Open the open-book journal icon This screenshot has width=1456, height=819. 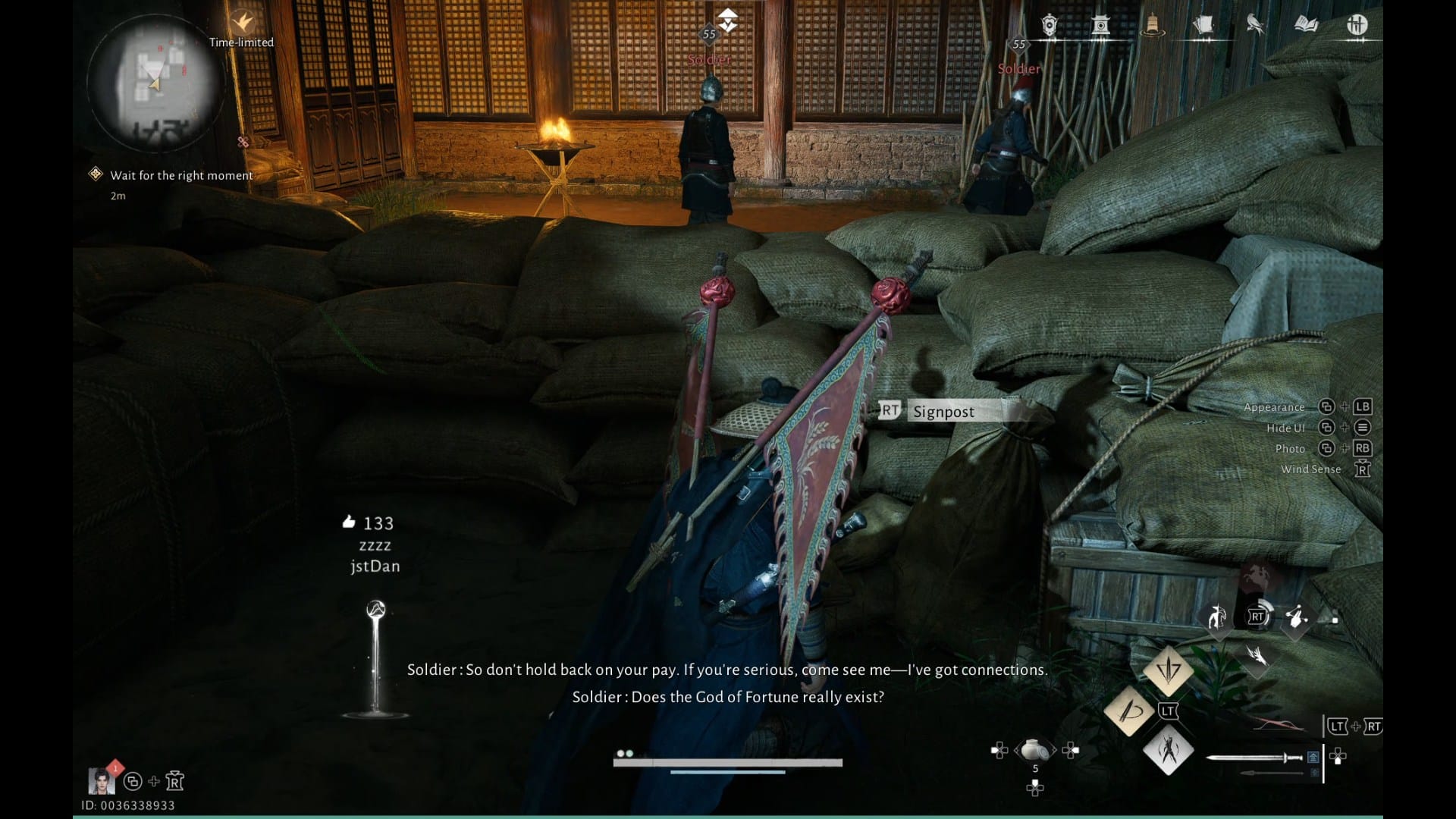[x=1306, y=26]
